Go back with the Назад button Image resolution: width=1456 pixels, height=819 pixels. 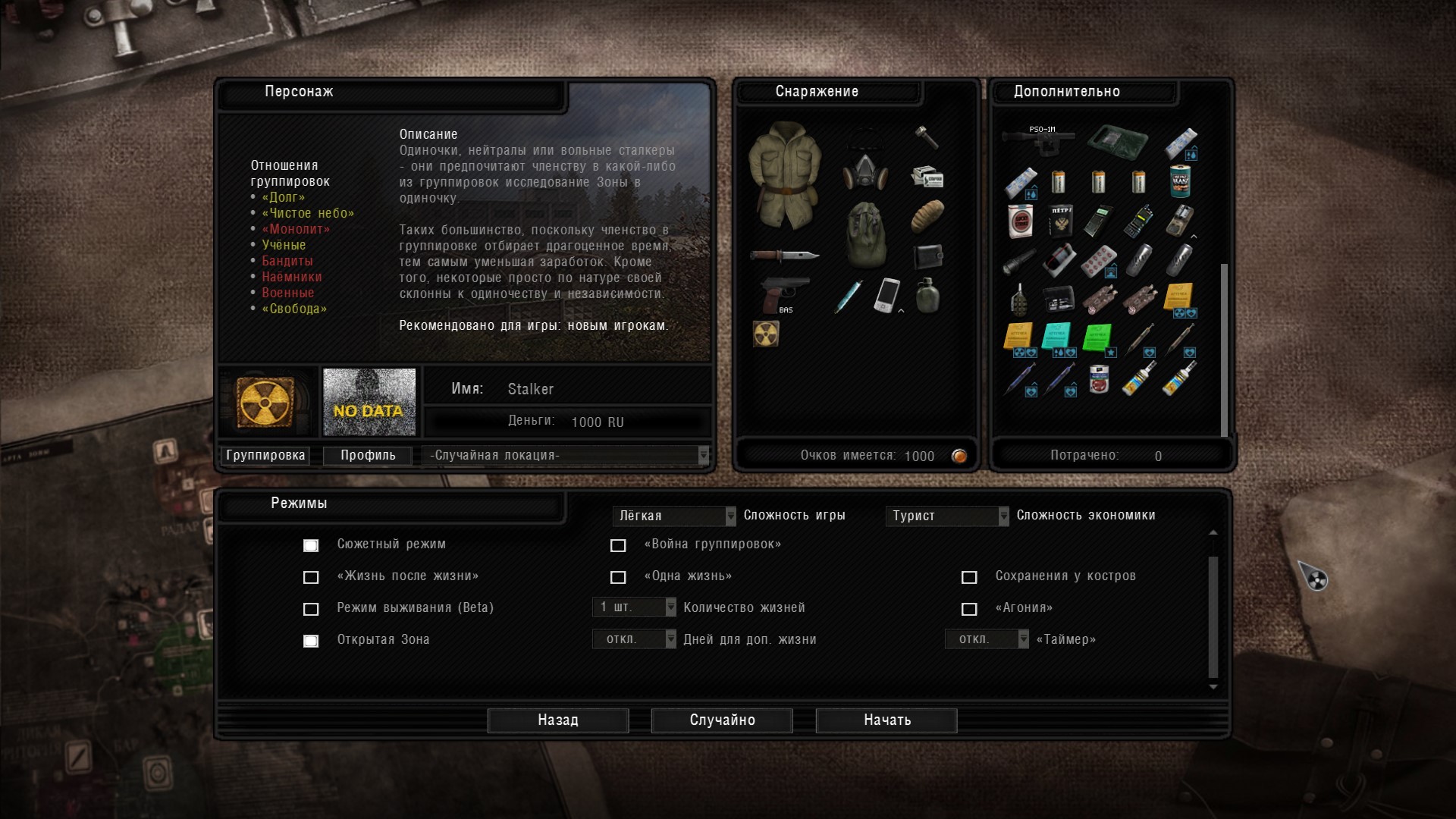tap(557, 720)
